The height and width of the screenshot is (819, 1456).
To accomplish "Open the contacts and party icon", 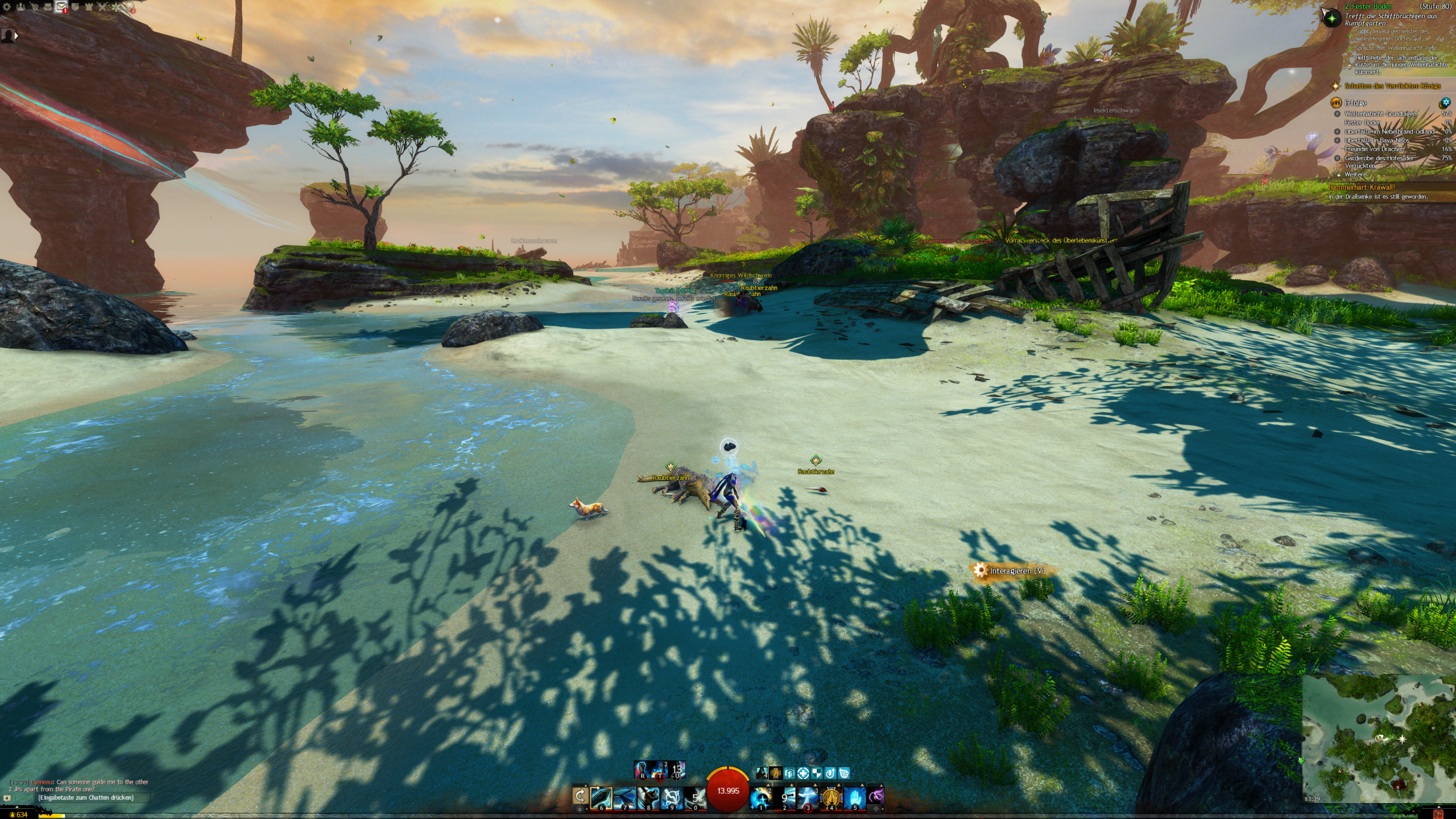I will [x=21, y=7].
